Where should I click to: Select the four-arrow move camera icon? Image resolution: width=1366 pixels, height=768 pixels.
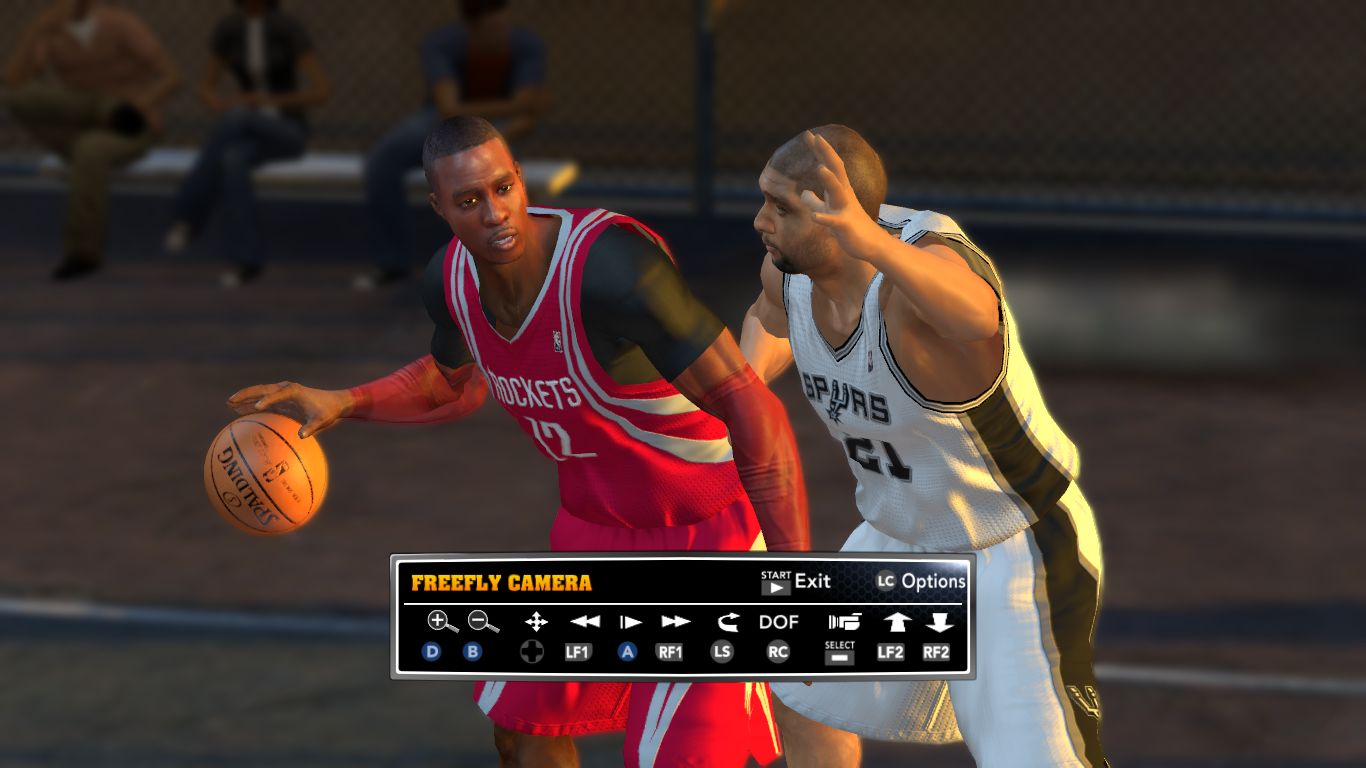(536, 622)
